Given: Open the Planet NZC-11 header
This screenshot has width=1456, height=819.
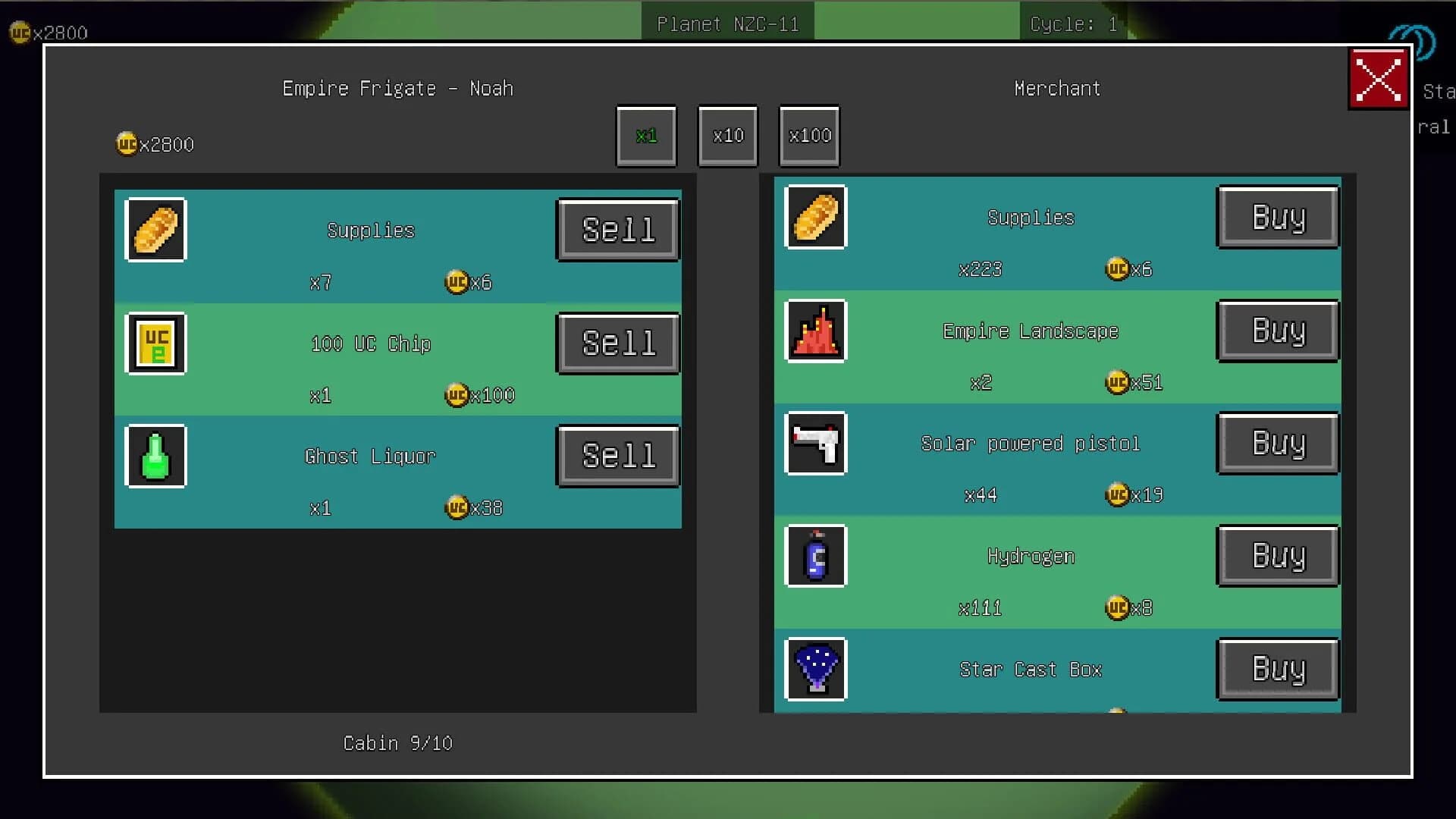Looking at the screenshot, I should coord(727,22).
